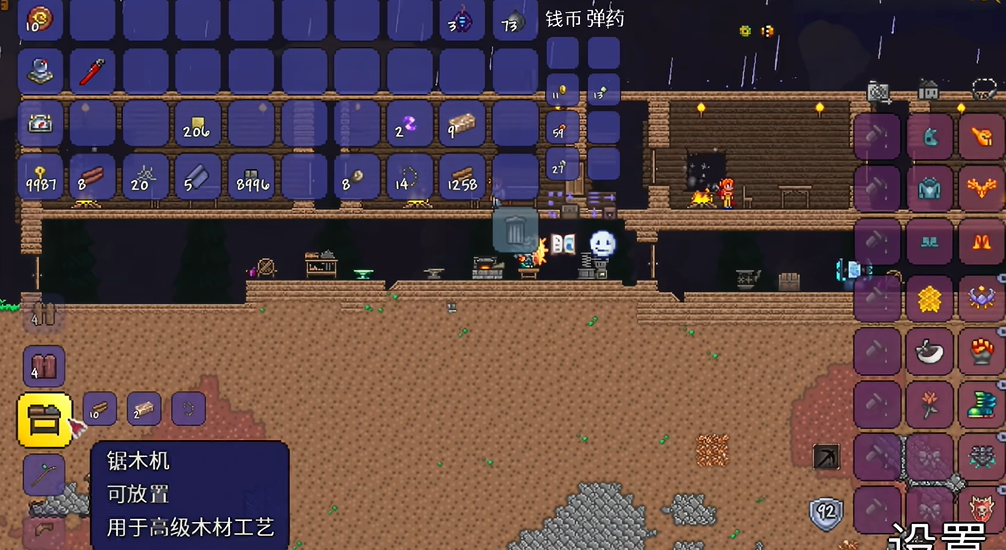Open the housing menu icon

(x=929, y=90)
